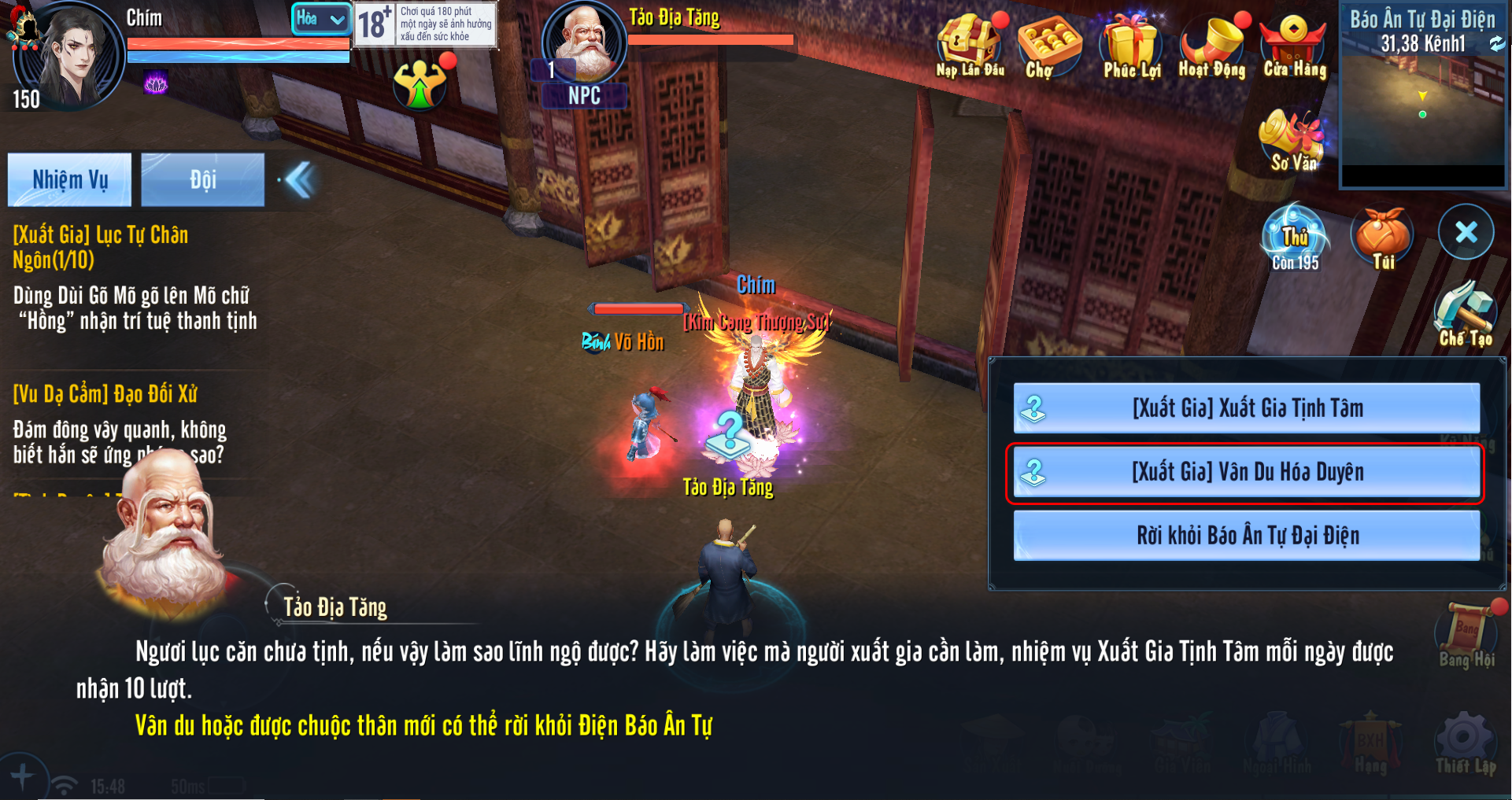This screenshot has width=1512, height=800.
Task: Open the Chế Tạo crafting icon
Action: click(1465, 315)
